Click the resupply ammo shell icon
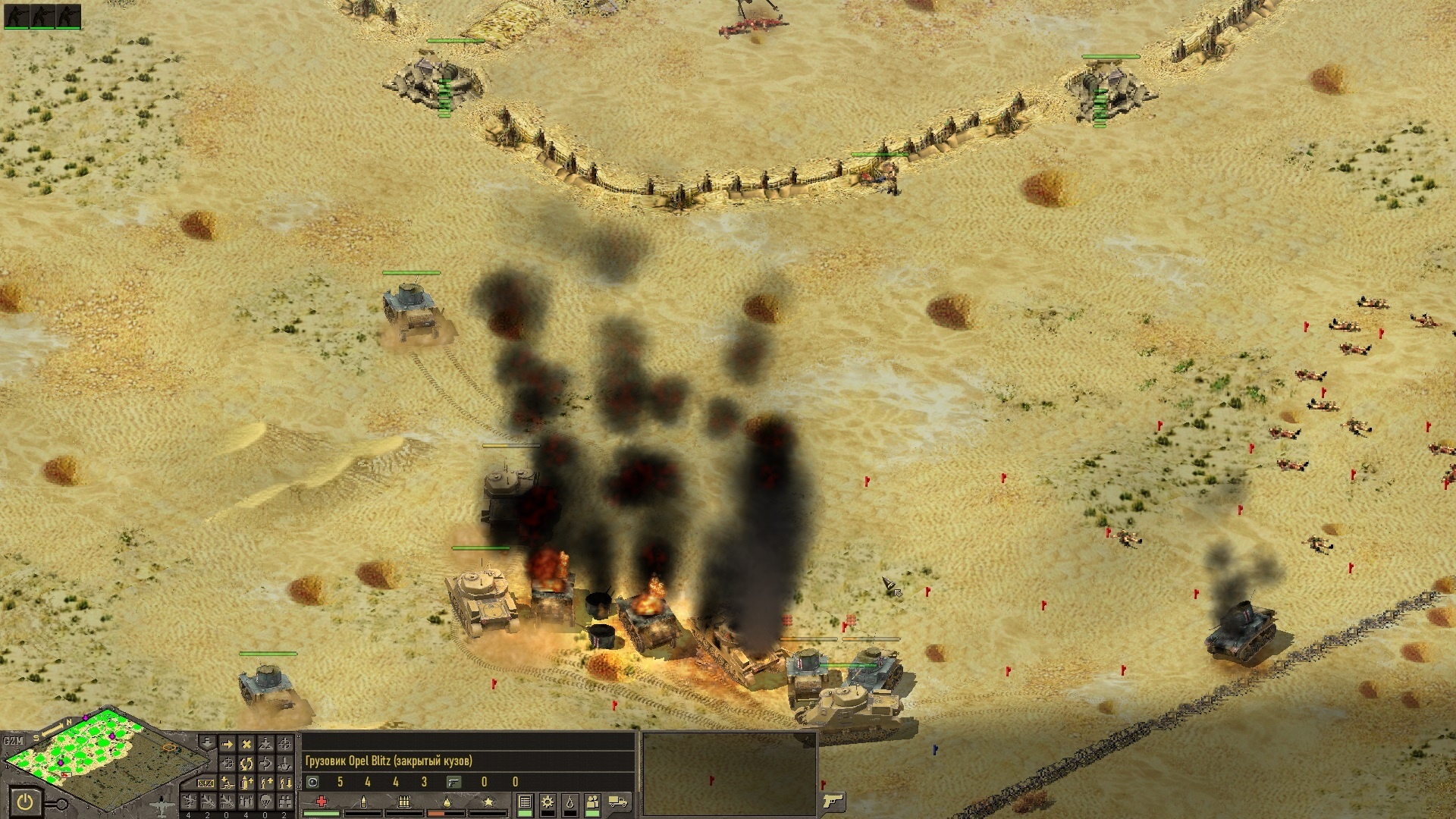Image resolution: width=1456 pixels, height=819 pixels. (x=246, y=782)
